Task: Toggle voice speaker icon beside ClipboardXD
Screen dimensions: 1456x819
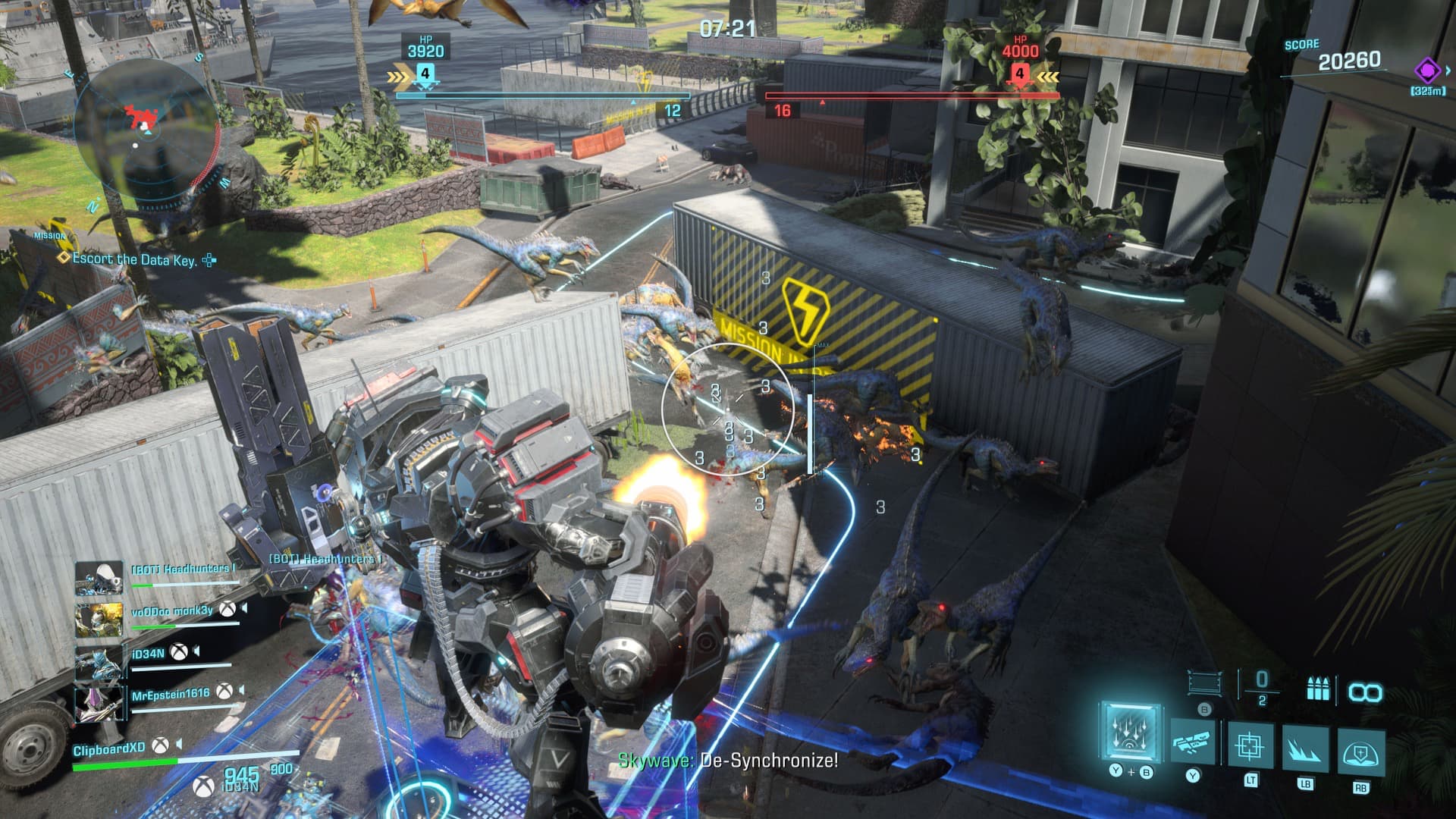Action: point(179,745)
